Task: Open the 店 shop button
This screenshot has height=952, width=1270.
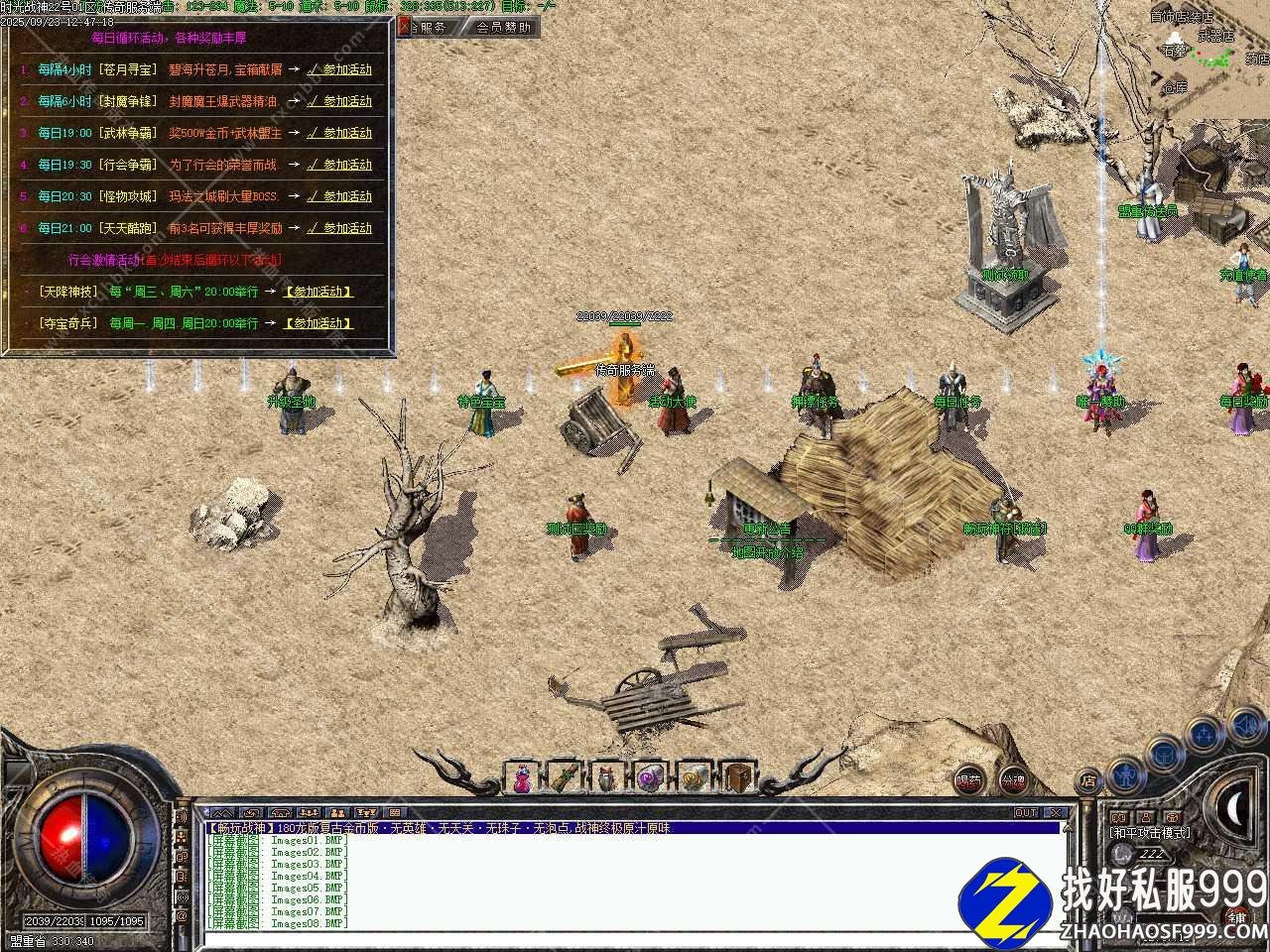Action: (1088, 780)
